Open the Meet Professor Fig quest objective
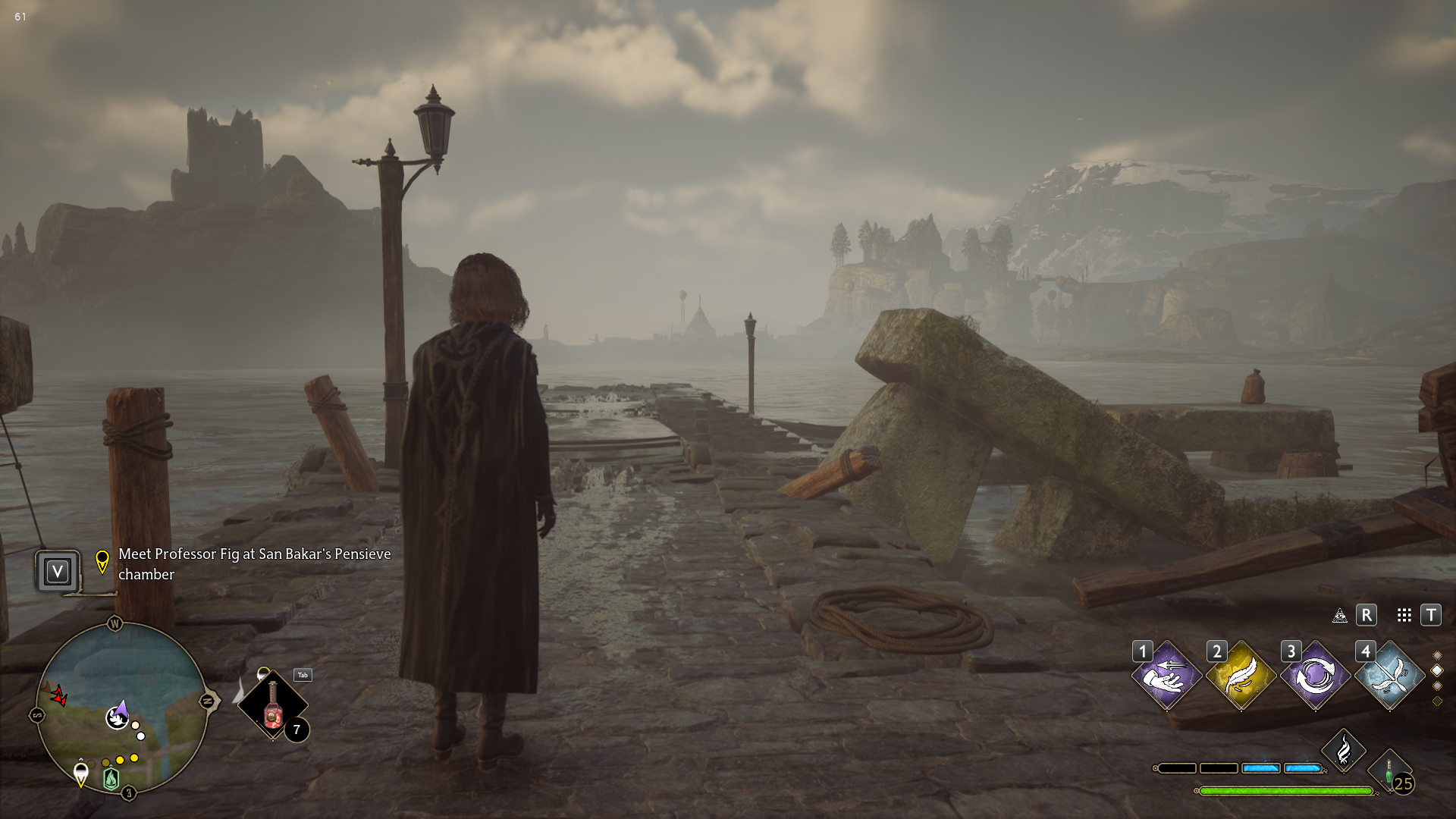Image resolution: width=1456 pixels, height=819 pixels. click(254, 564)
